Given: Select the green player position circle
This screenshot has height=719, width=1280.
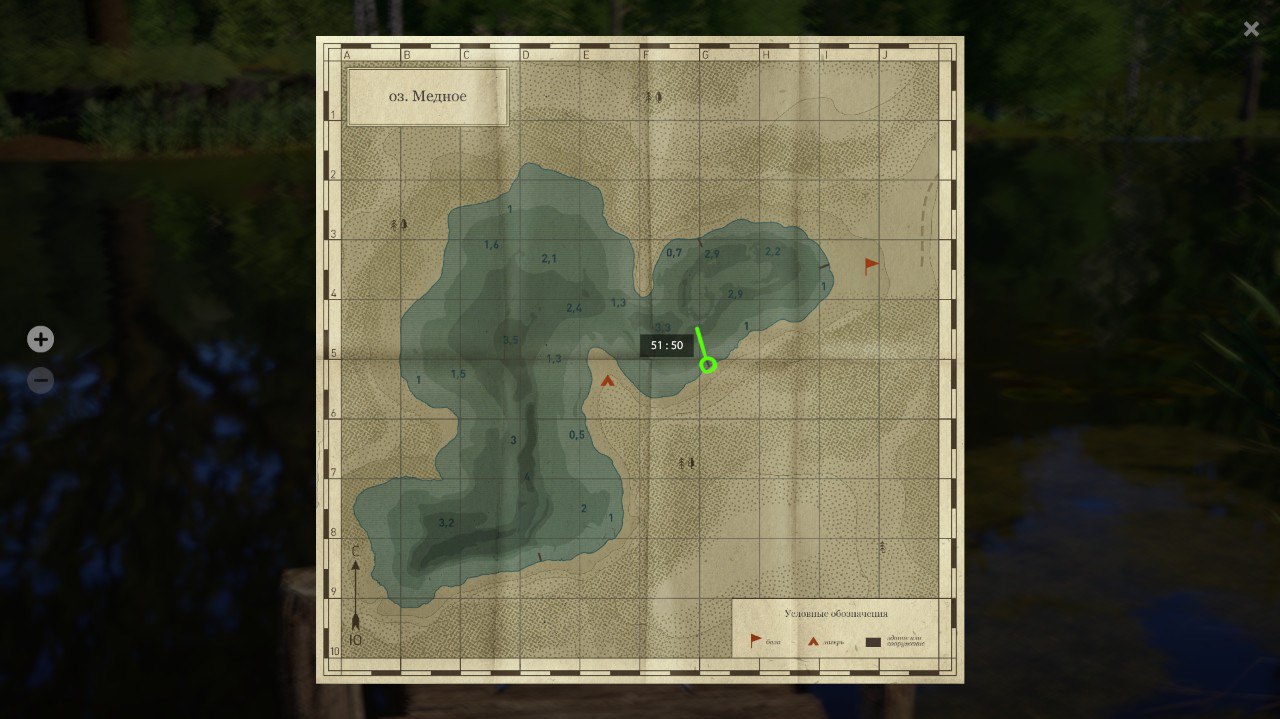Looking at the screenshot, I should pos(708,365).
